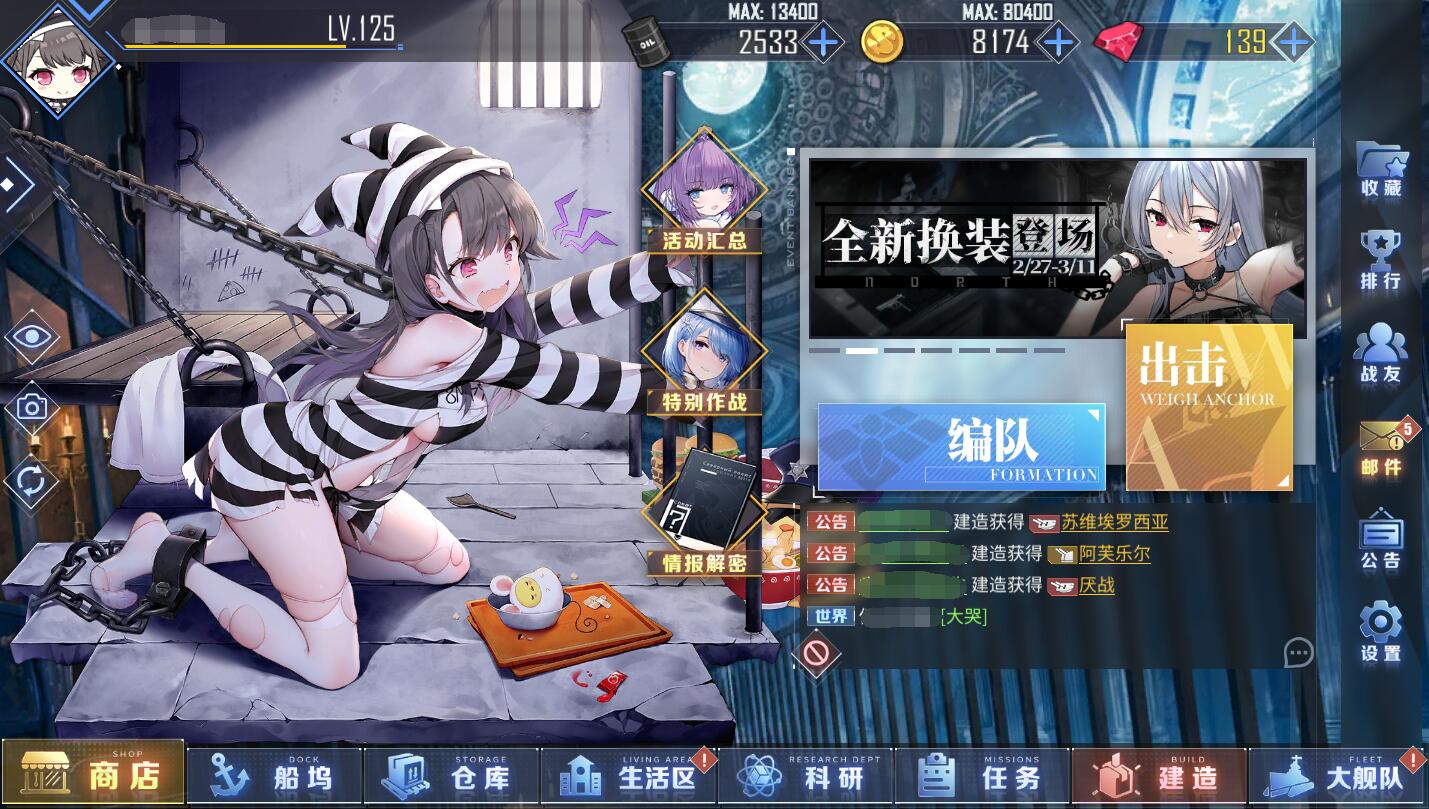The height and width of the screenshot is (809, 1429).
Task: Open the 收藏 collection panel
Action: [x=1381, y=170]
